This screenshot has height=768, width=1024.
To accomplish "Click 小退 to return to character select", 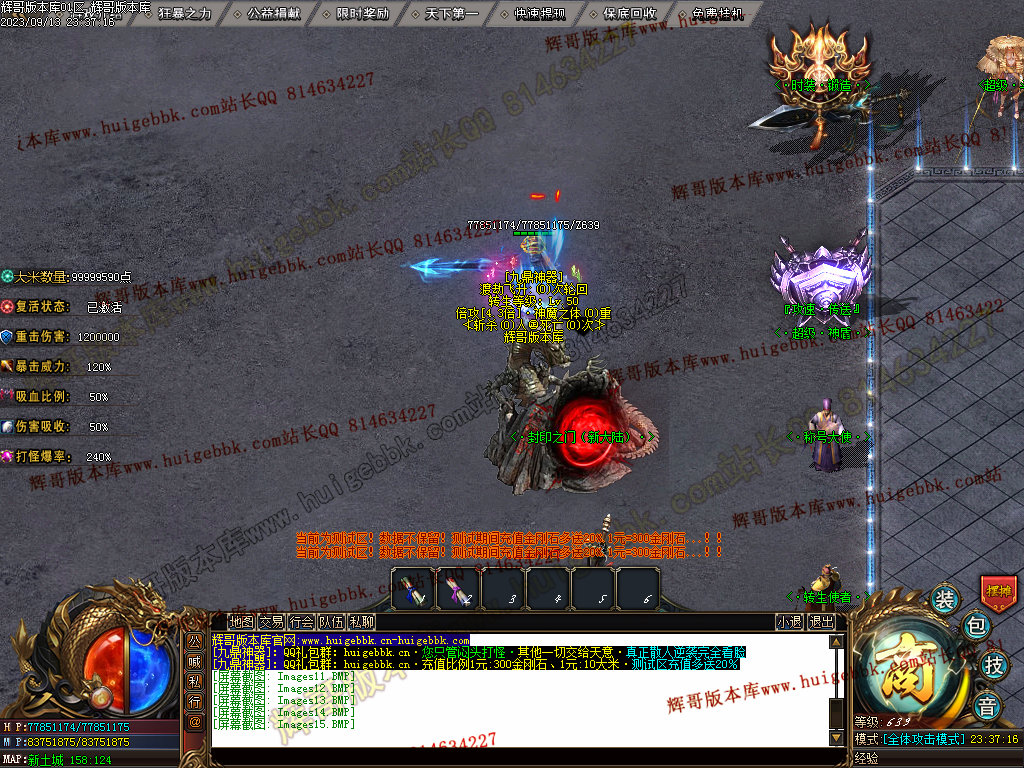I will [789, 622].
